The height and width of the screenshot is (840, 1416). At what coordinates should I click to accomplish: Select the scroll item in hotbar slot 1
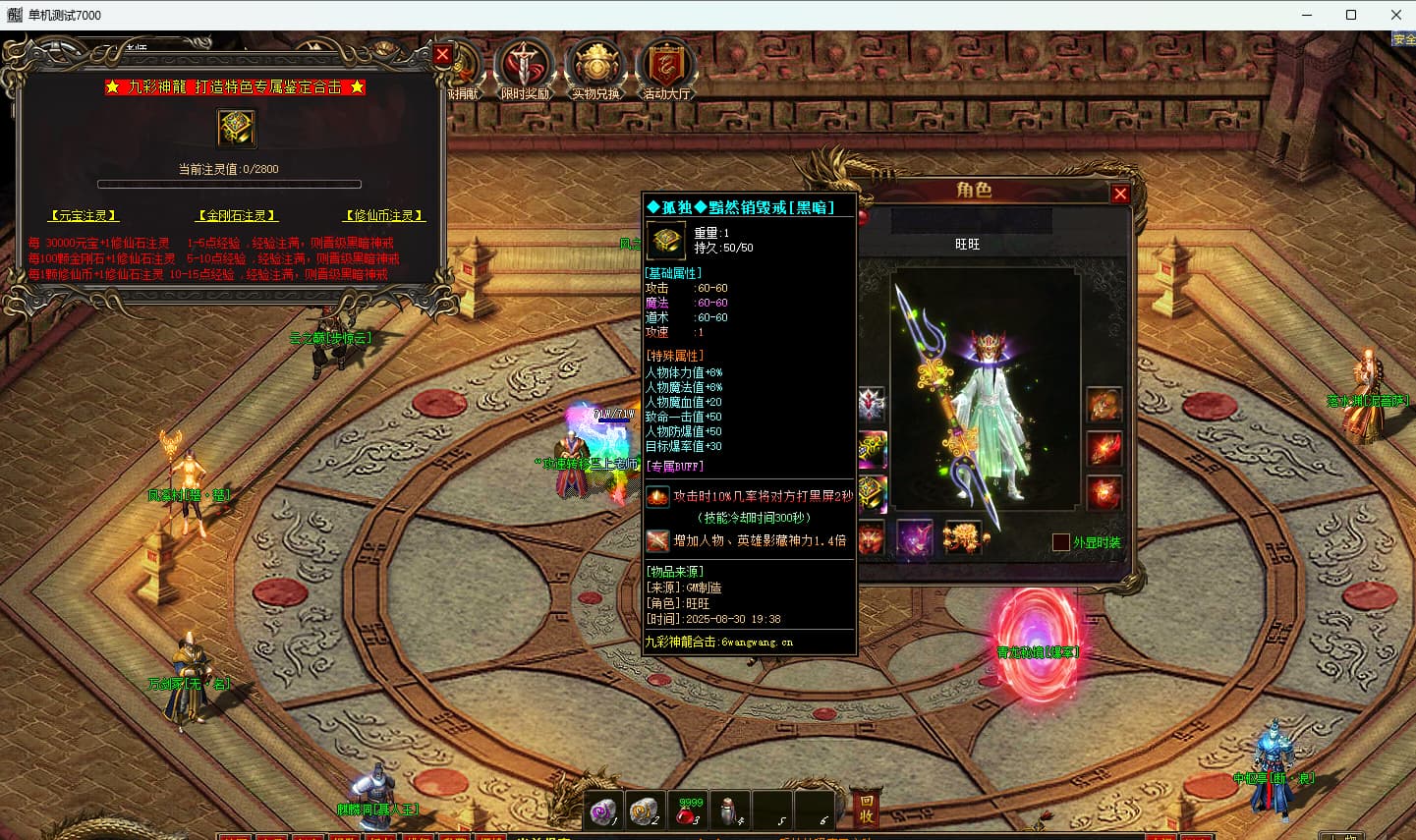pos(603,811)
